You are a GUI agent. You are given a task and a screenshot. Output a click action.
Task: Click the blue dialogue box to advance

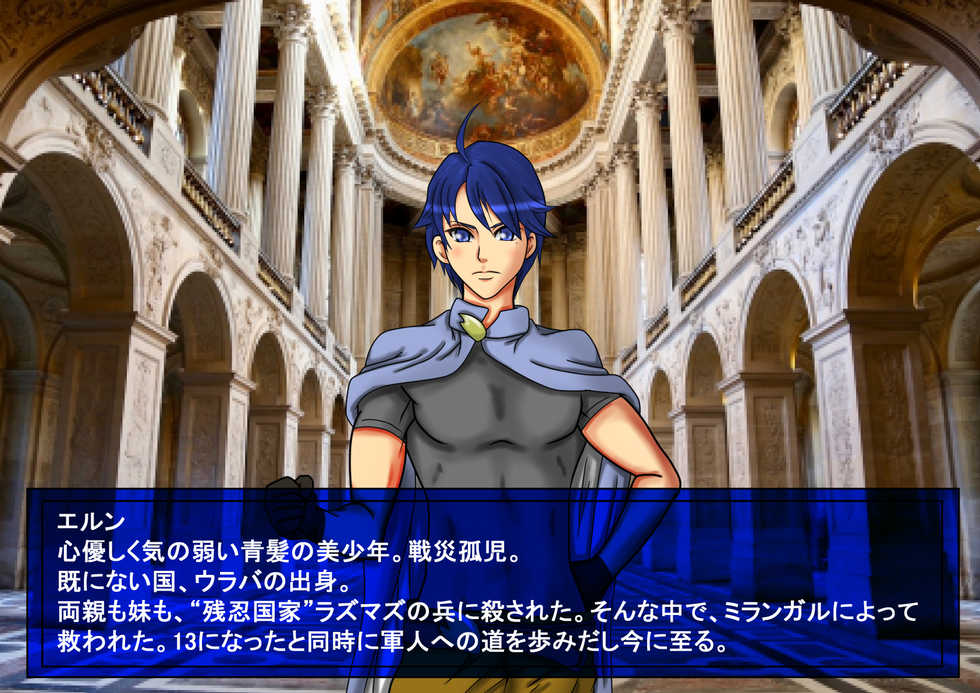click(490, 582)
